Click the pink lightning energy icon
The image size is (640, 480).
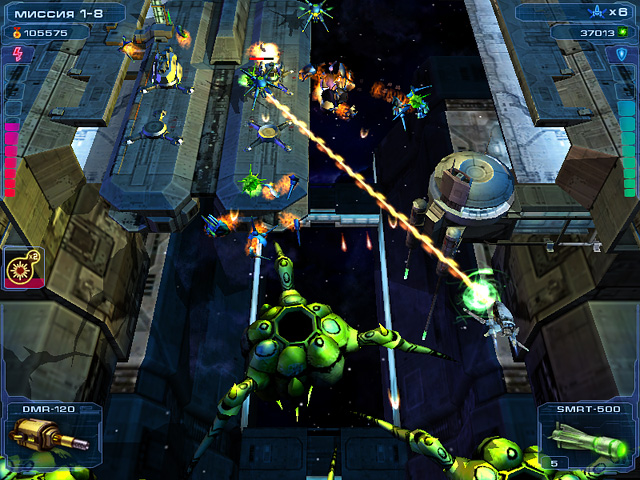pyautogui.click(x=14, y=53)
